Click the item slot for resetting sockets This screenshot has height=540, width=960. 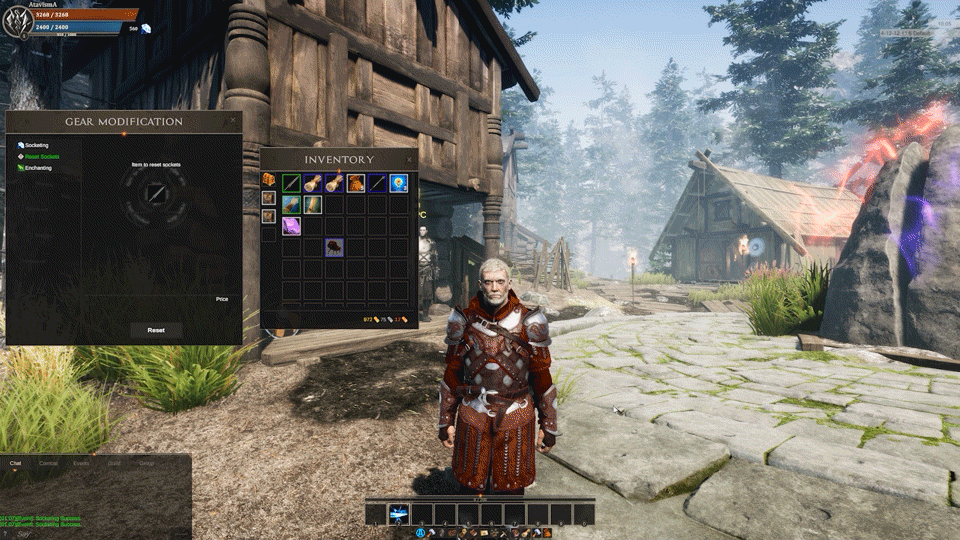156,193
